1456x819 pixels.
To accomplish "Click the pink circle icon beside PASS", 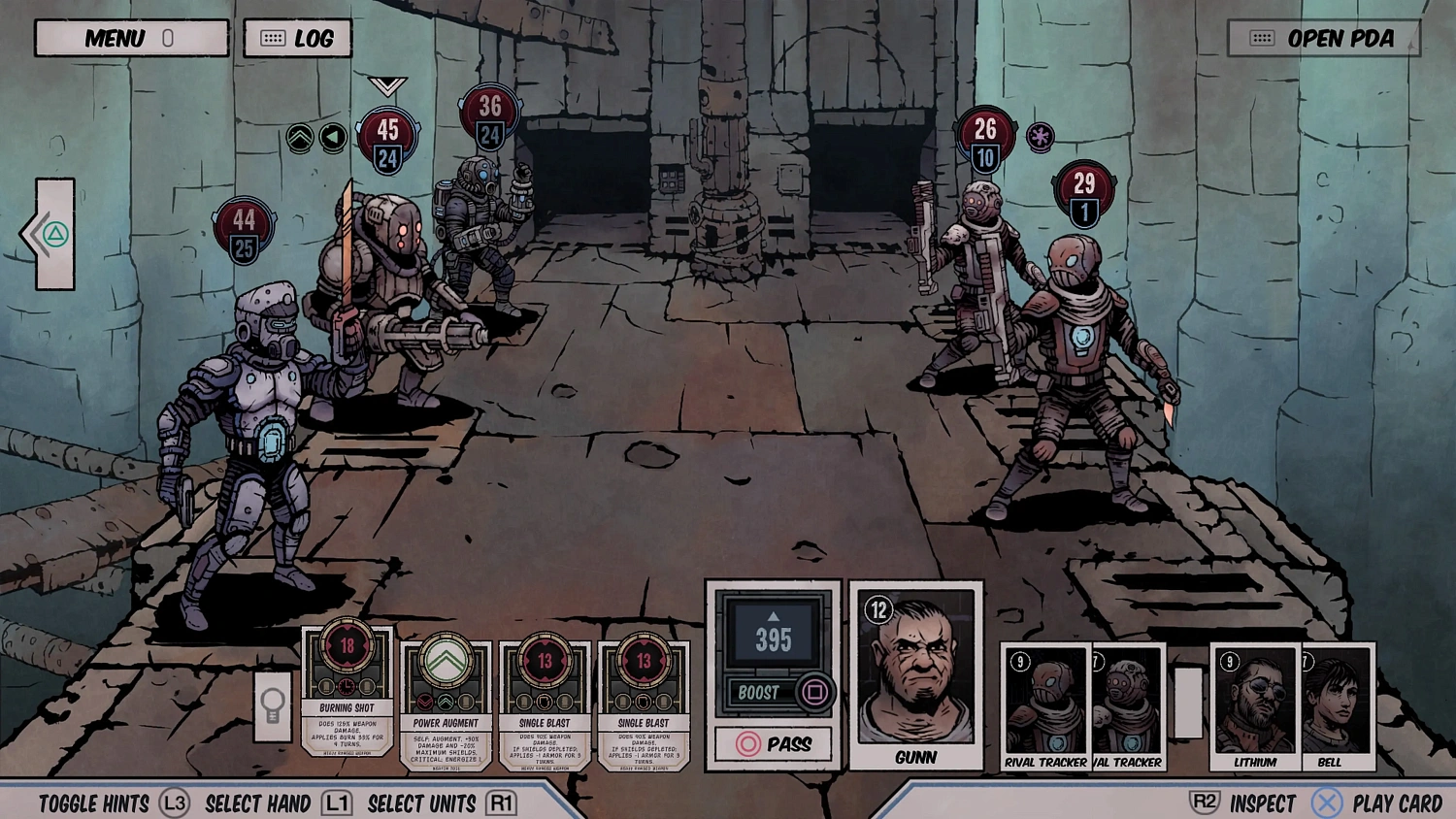I will (747, 744).
